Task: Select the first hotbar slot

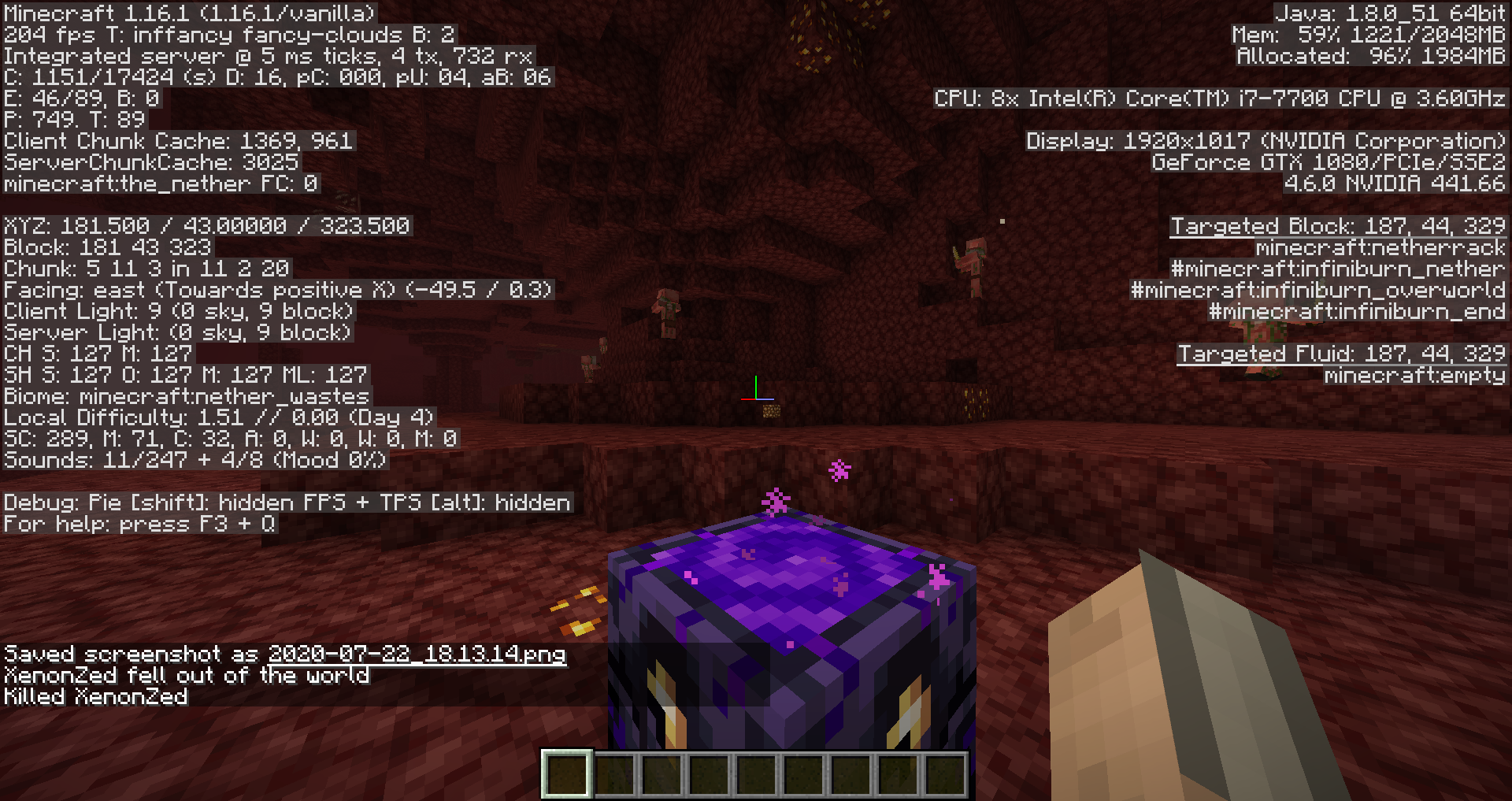Action: [x=567, y=774]
